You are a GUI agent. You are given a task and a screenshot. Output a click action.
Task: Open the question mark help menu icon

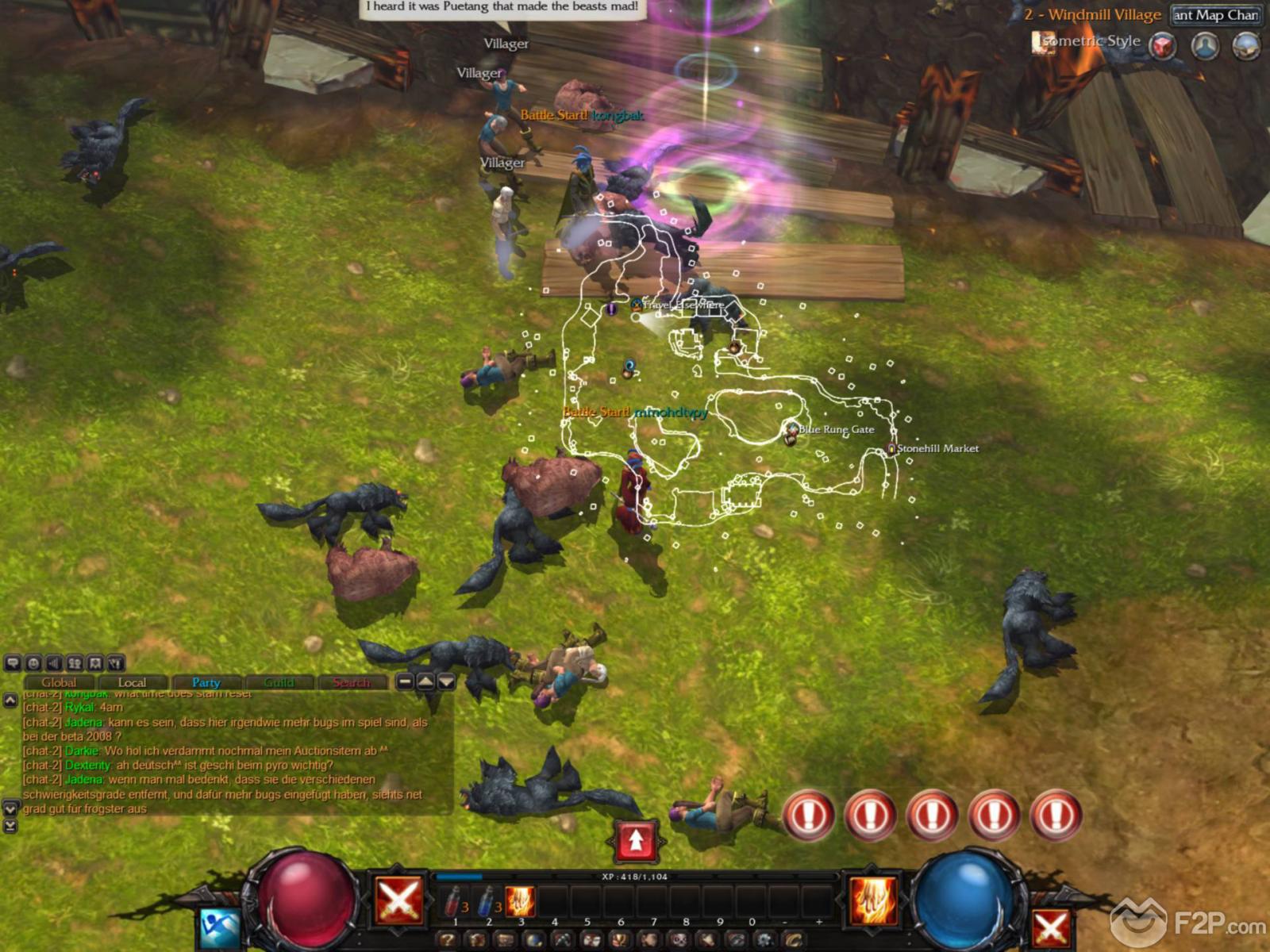tap(448, 941)
